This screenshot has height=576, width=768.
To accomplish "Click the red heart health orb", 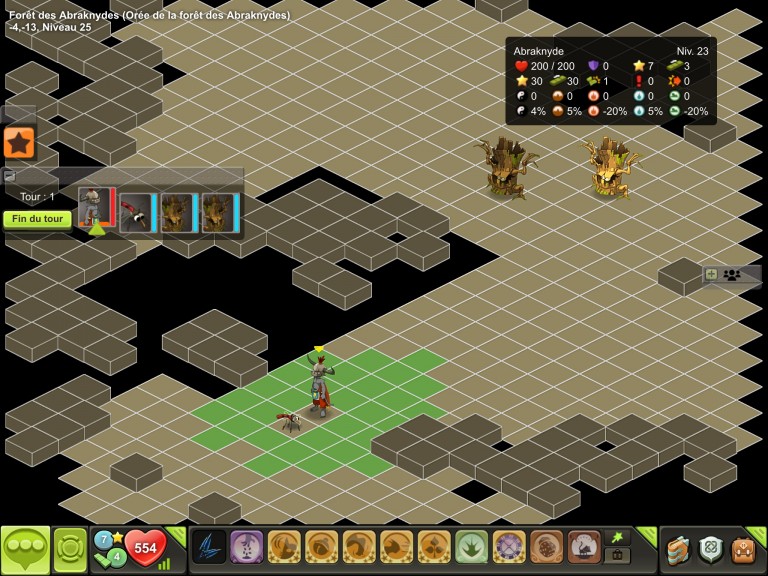I will [x=146, y=548].
